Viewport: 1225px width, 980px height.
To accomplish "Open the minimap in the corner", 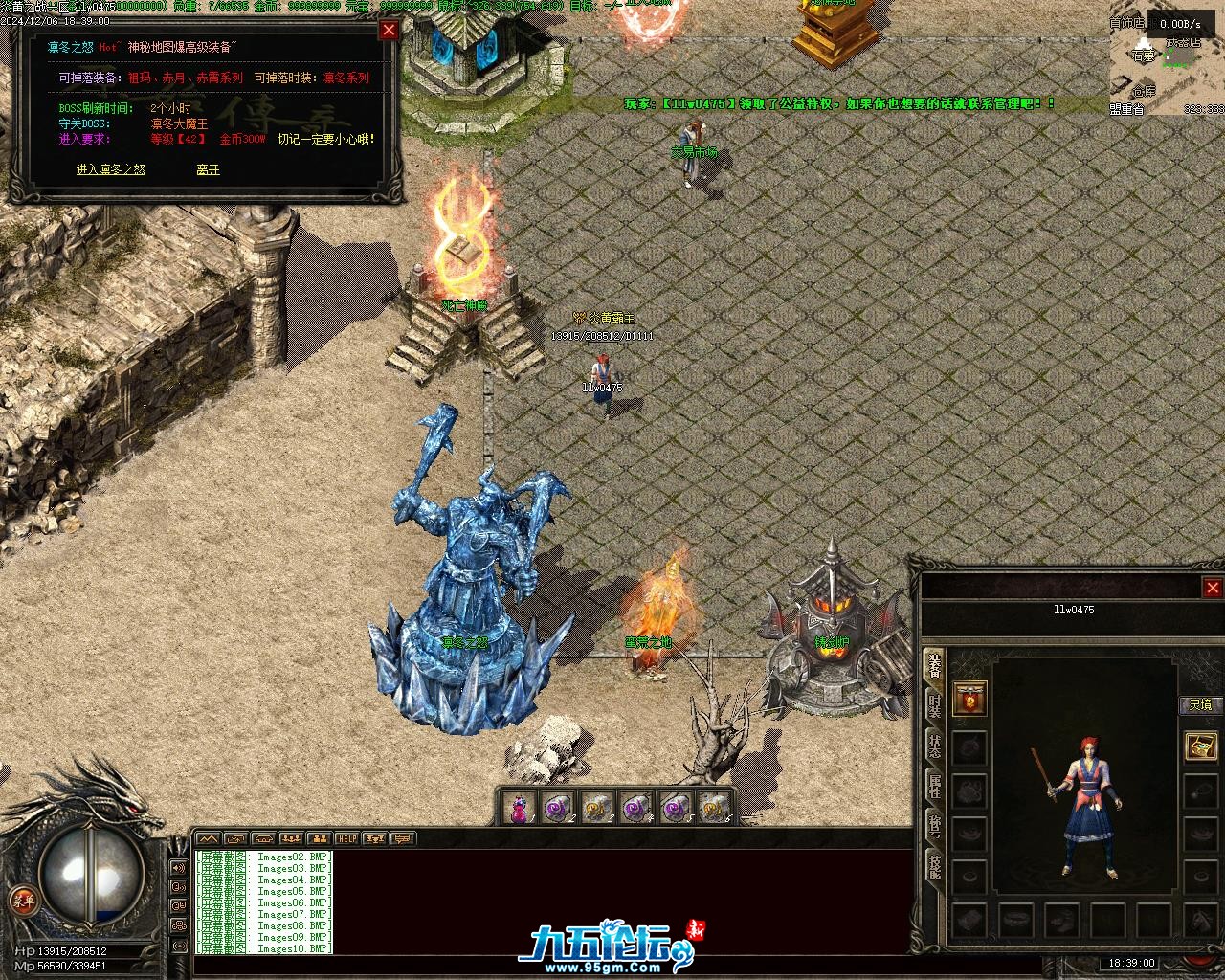I will pos(1167,67).
